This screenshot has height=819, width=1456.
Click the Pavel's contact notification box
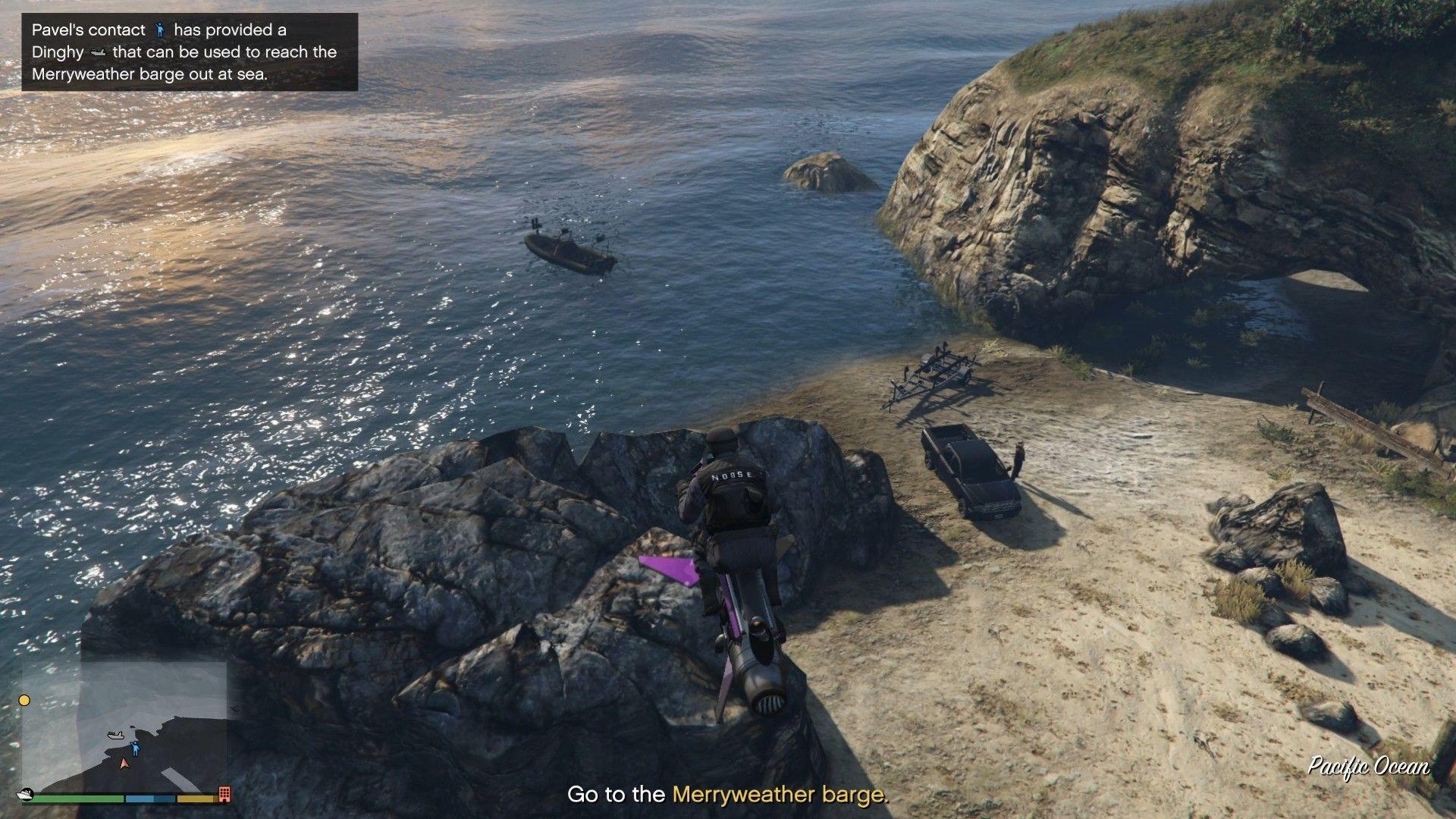(190, 52)
